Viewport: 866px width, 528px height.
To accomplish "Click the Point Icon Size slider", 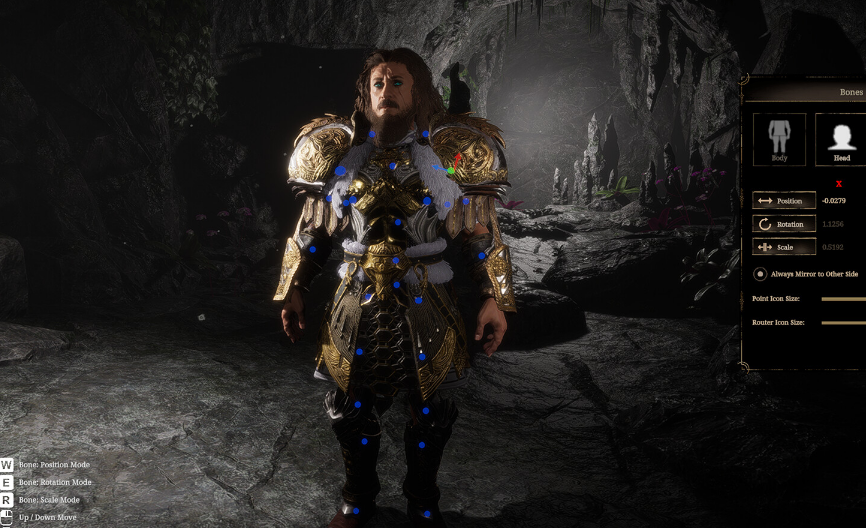I will [x=843, y=299].
